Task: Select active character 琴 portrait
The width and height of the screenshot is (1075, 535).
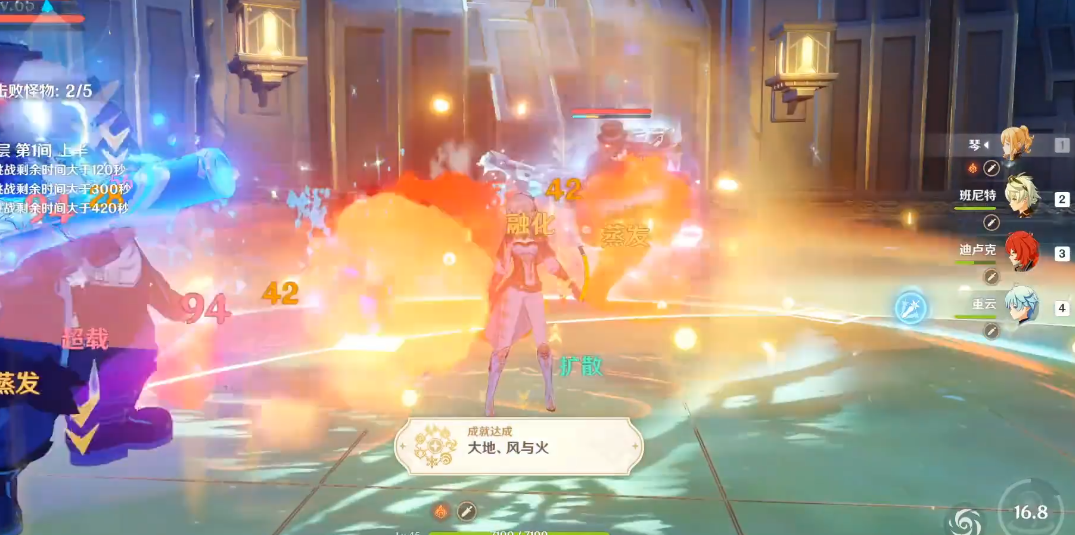Action: click(x=1018, y=143)
